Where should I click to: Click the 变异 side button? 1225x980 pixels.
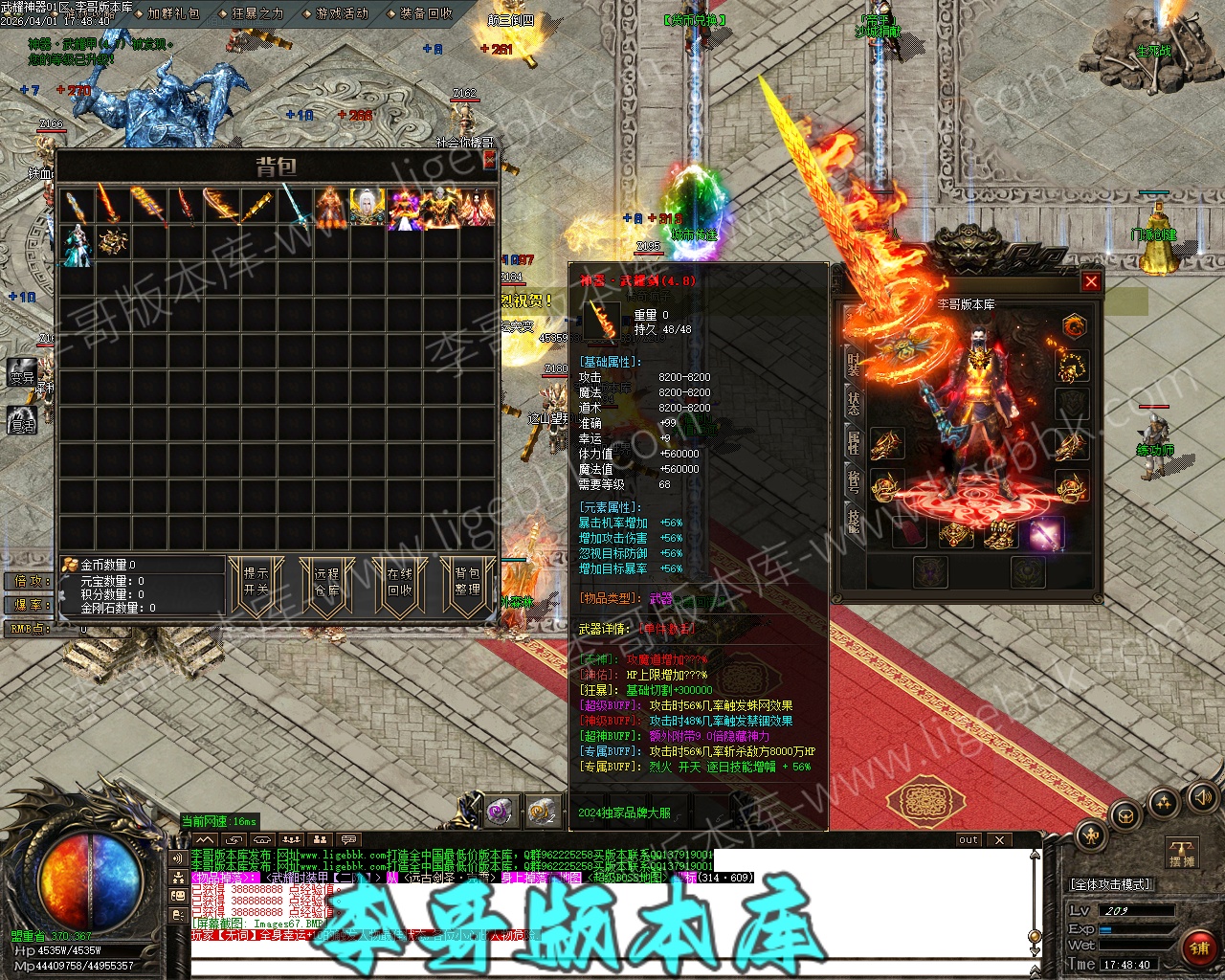(22, 375)
